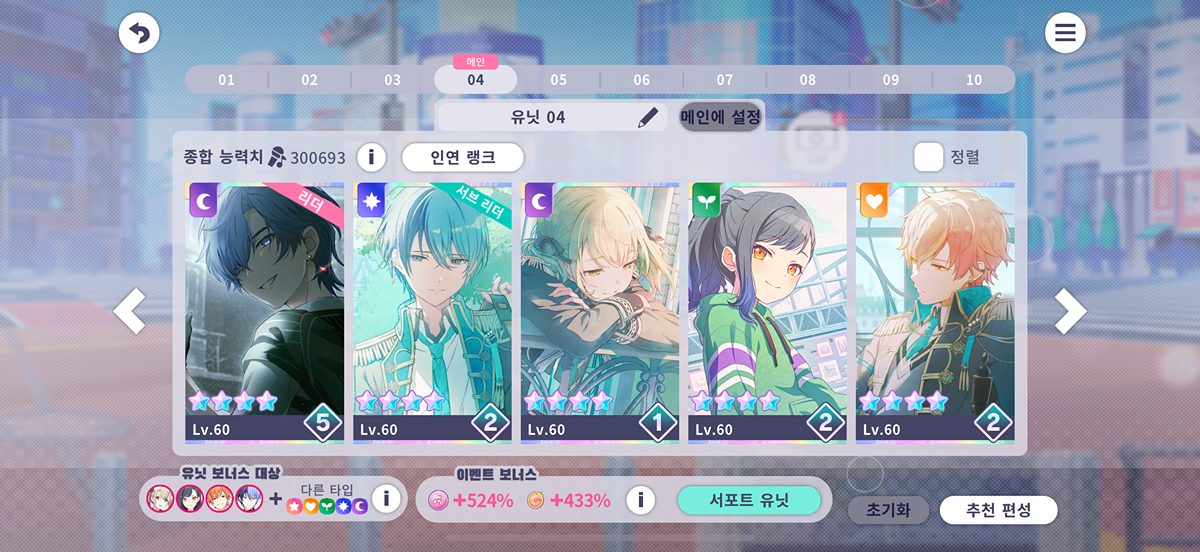Open the hamburger menu
The height and width of the screenshot is (552, 1200).
tap(1065, 34)
